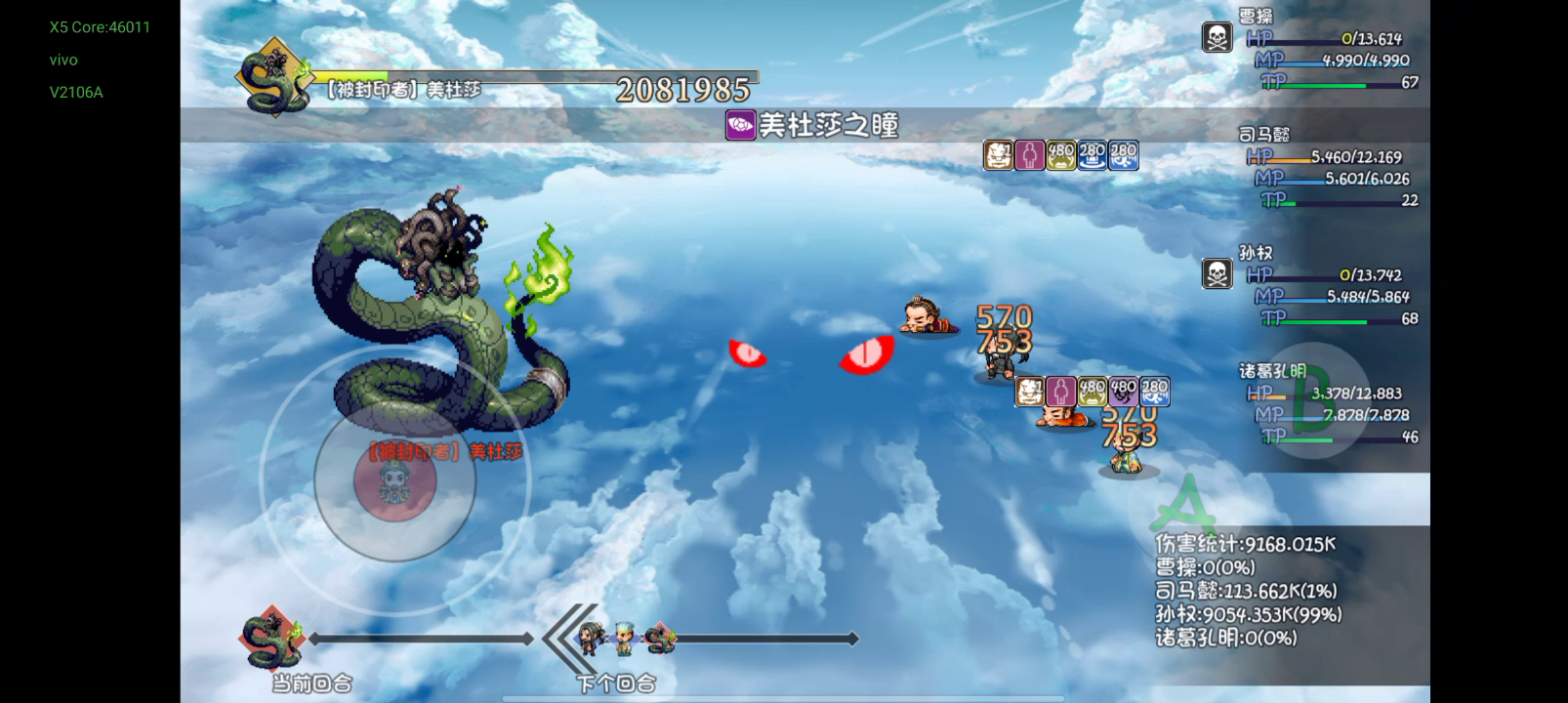
Task: Tap the green-hat strategist in the next-turn queue
Action: [x=623, y=638]
